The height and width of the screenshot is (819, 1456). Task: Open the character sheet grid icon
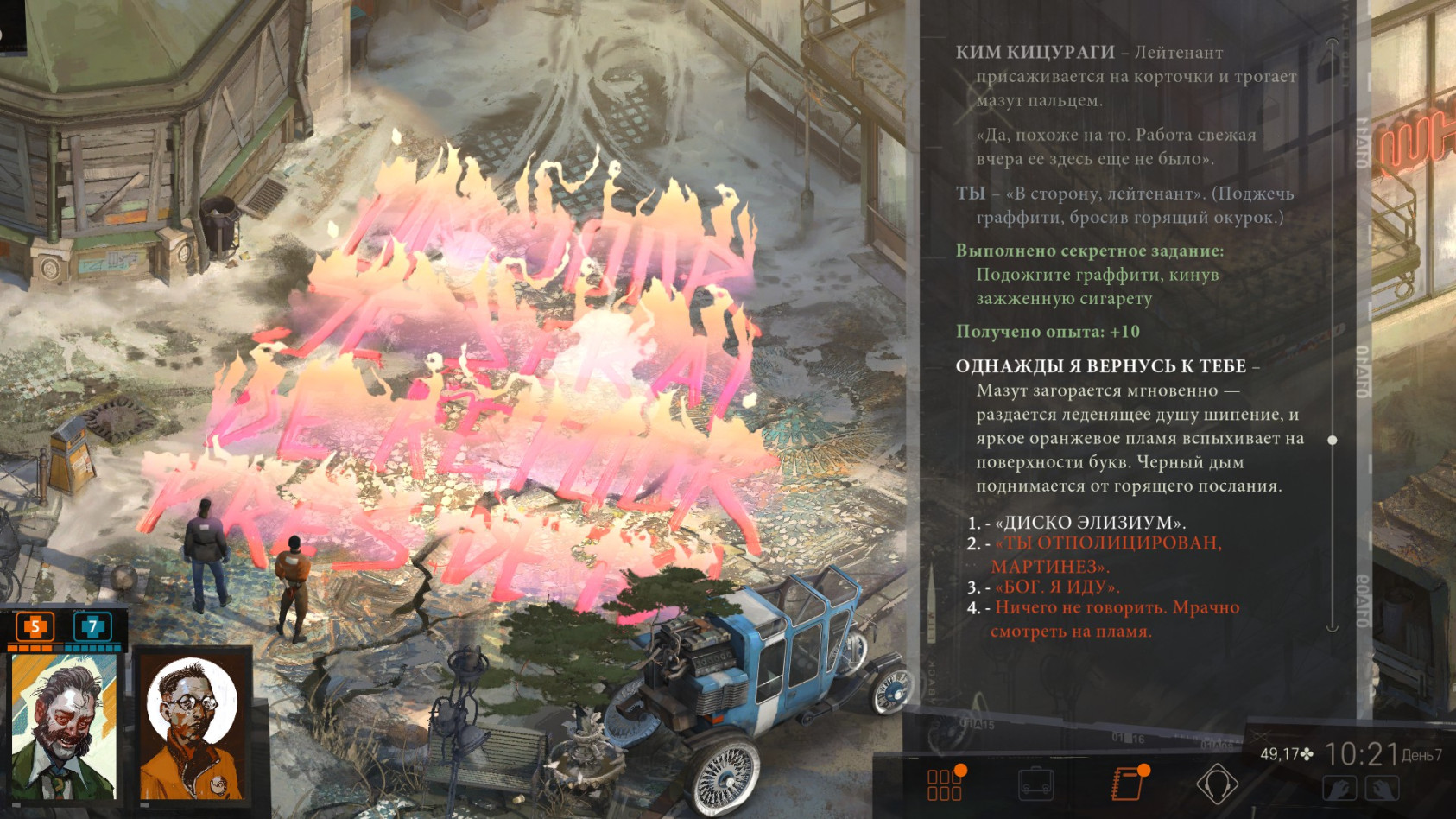pyautogui.click(x=945, y=784)
